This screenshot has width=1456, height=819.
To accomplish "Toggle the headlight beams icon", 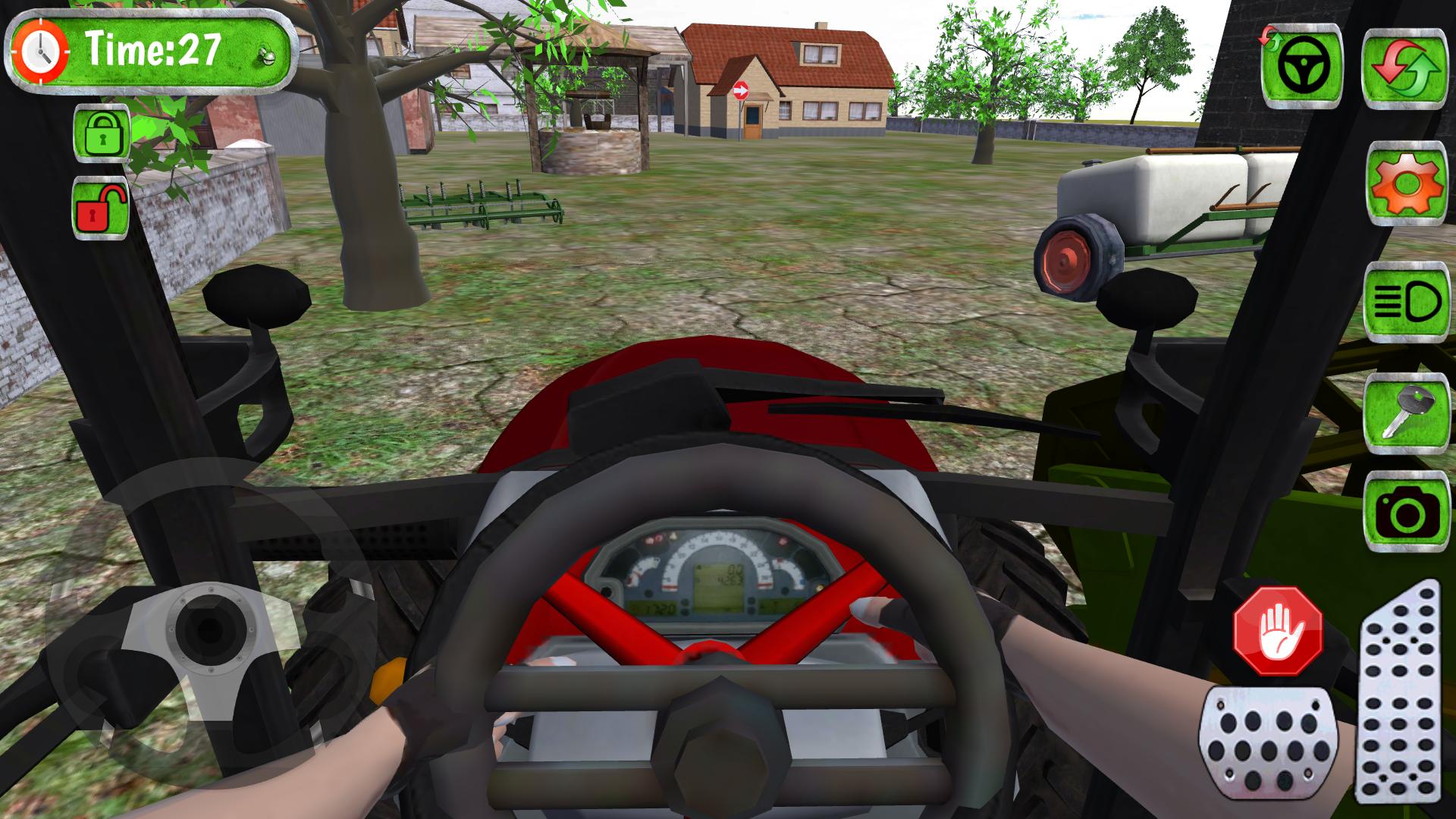I will point(1407,302).
